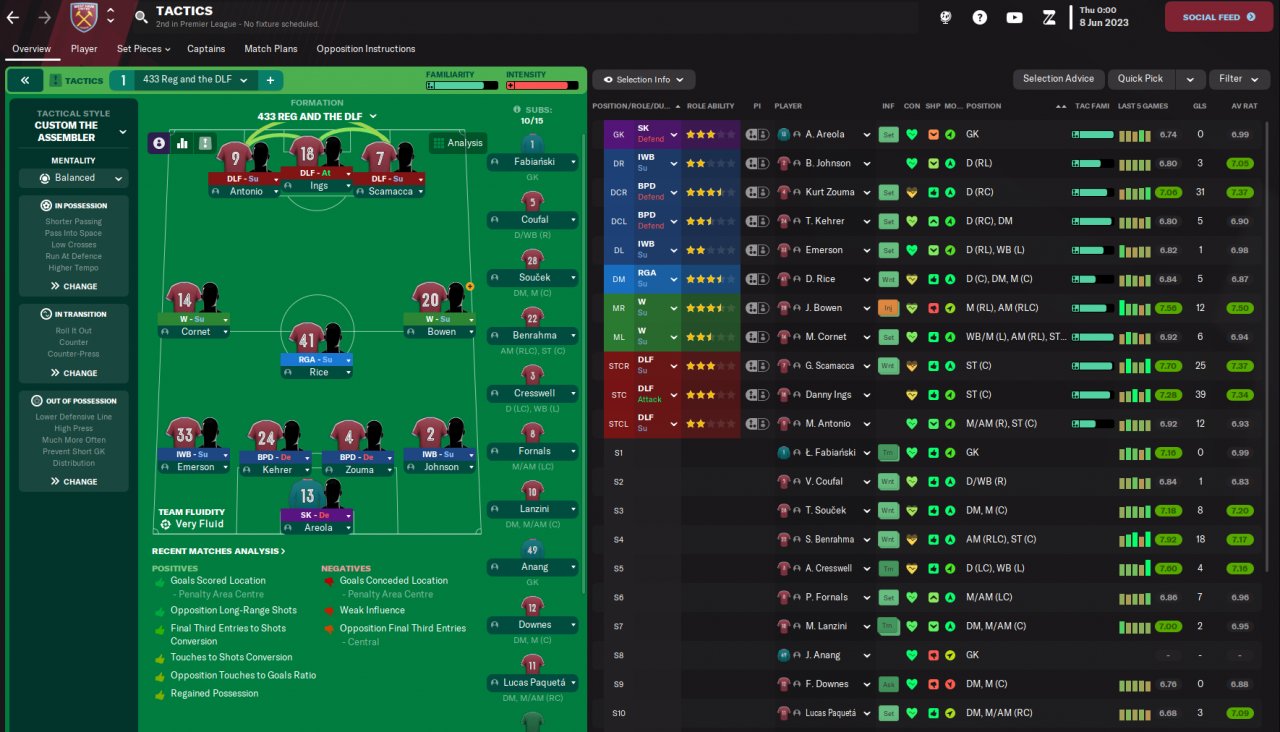This screenshot has width=1280, height=732.
Task: Open the Set Pieces dropdown tab
Action: point(143,49)
